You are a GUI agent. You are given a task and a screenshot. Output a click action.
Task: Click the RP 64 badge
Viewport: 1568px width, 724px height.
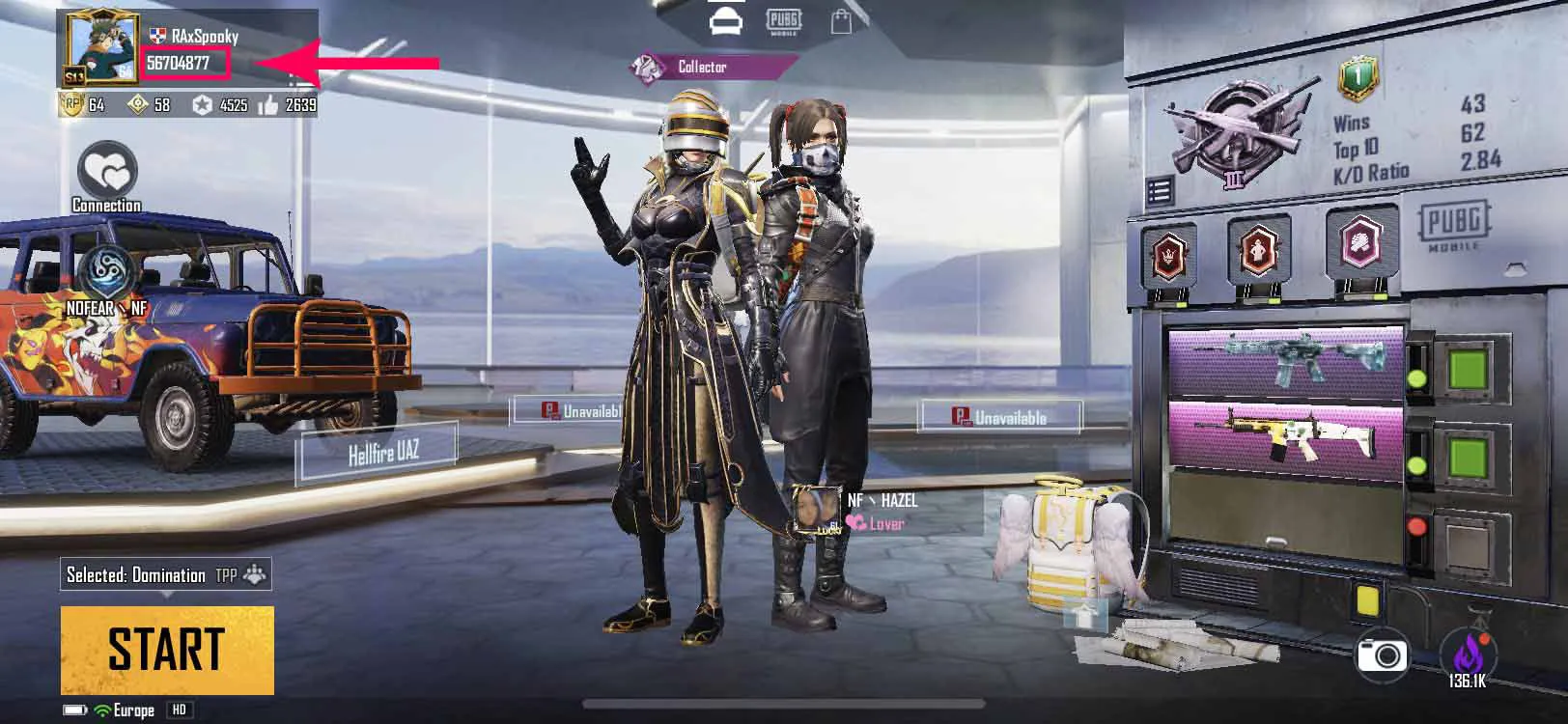[x=84, y=104]
